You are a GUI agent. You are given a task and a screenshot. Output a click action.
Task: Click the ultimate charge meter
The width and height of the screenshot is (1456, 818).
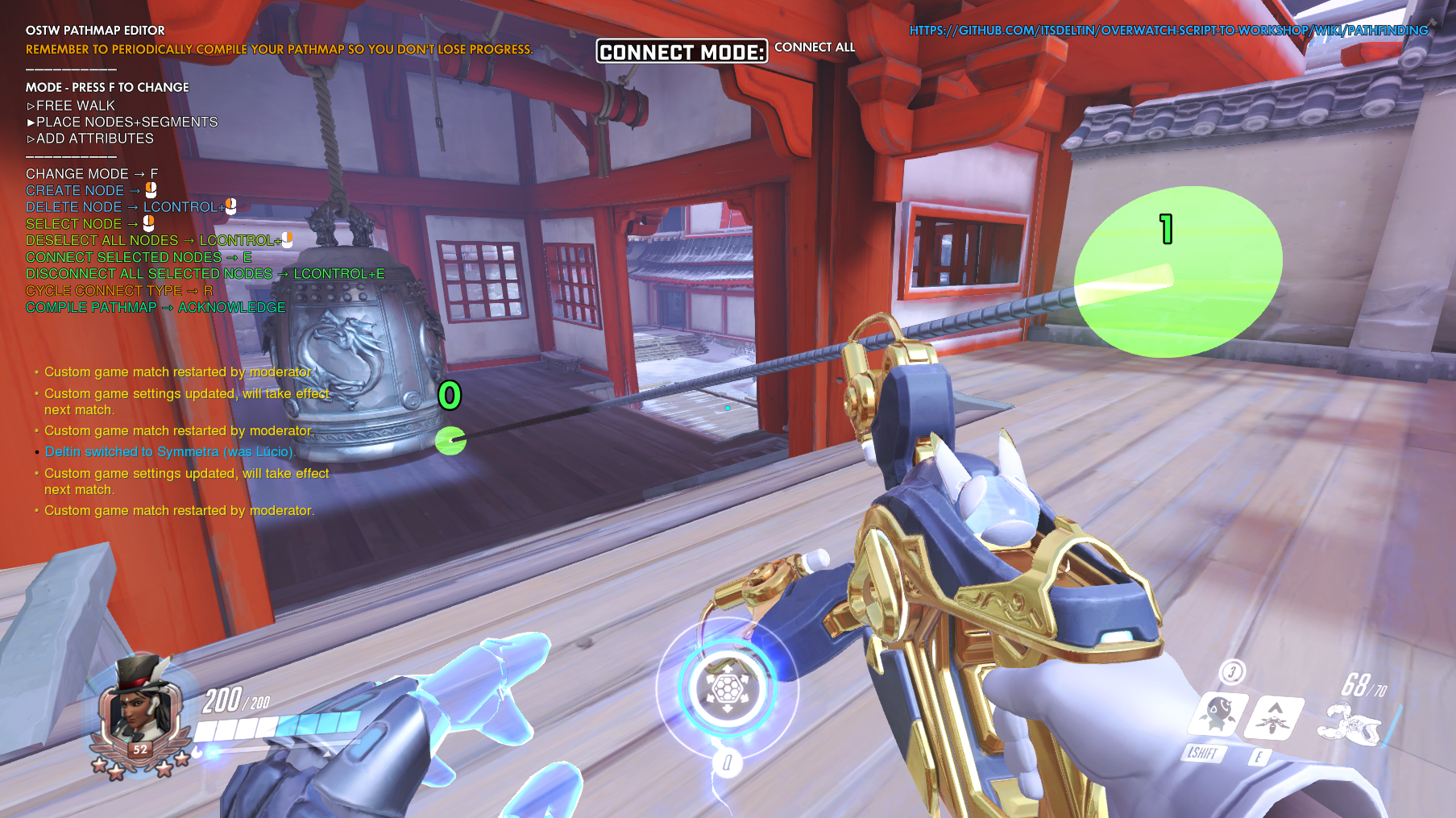[727, 687]
